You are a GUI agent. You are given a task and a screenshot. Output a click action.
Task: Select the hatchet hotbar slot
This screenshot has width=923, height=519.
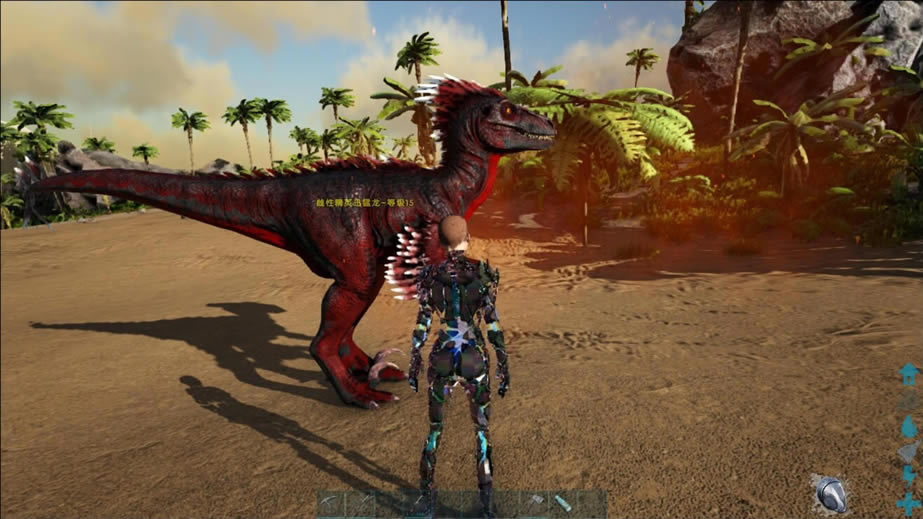coord(535,501)
